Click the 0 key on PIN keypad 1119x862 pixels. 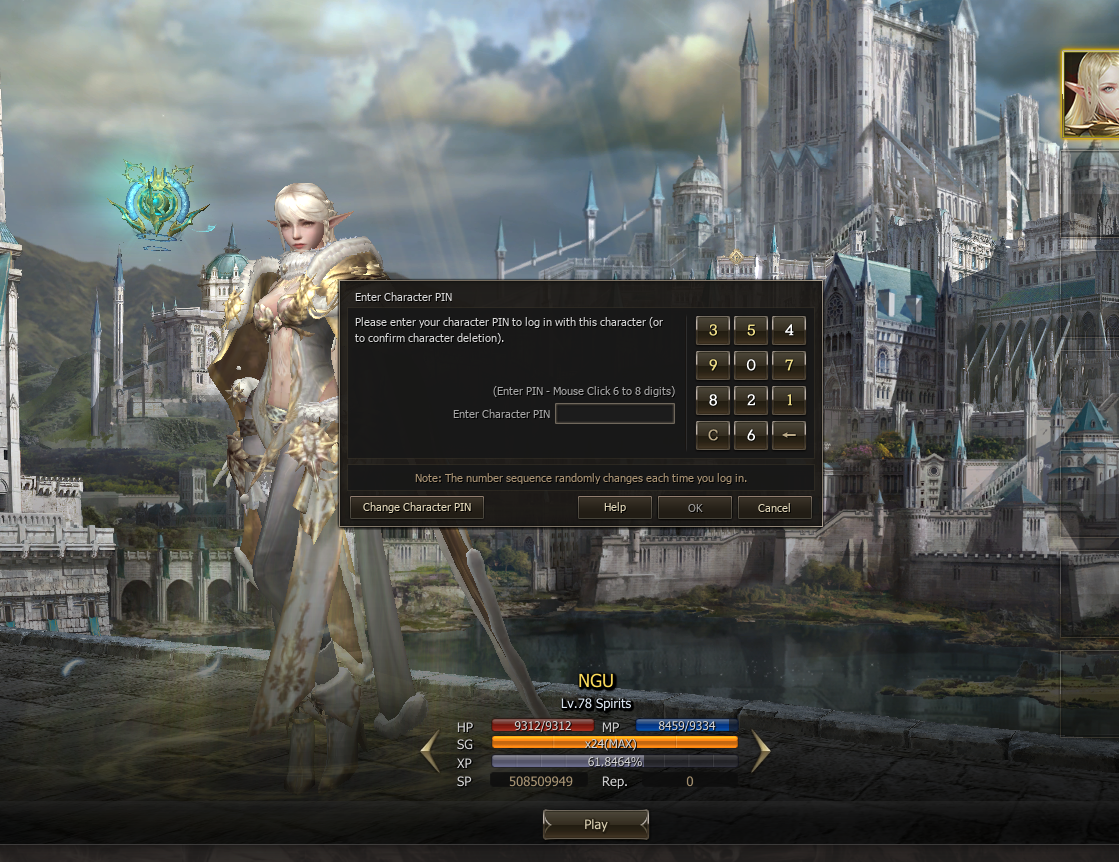click(751, 365)
